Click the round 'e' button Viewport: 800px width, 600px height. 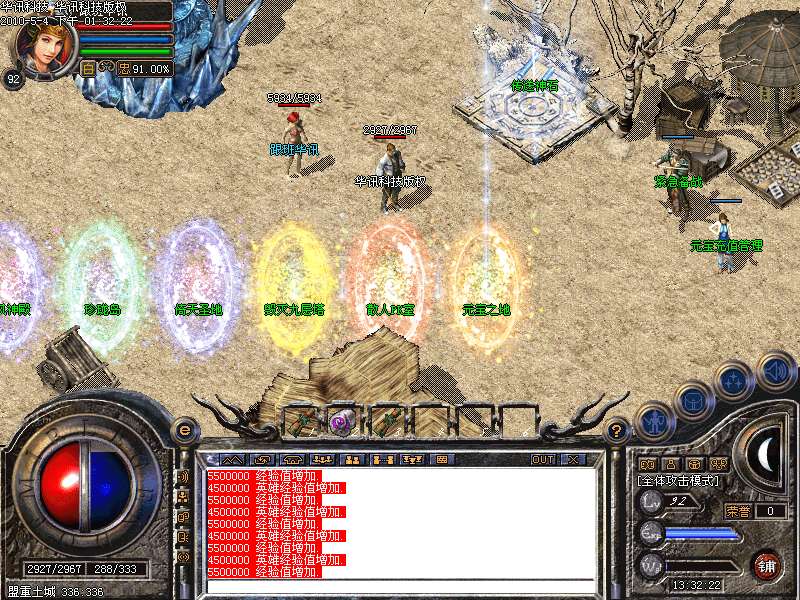(x=184, y=430)
